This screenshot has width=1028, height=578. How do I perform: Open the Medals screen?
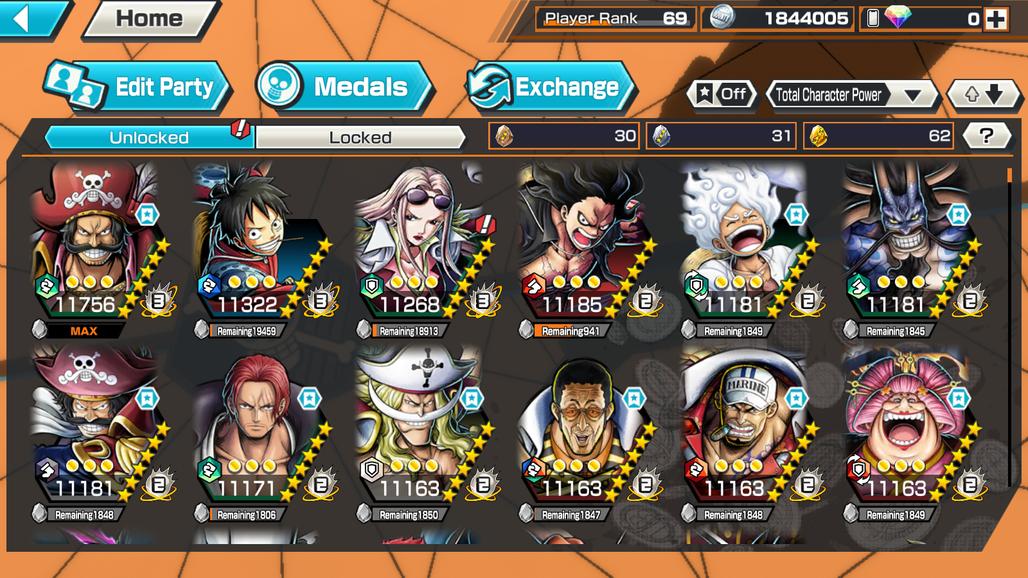click(343, 87)
